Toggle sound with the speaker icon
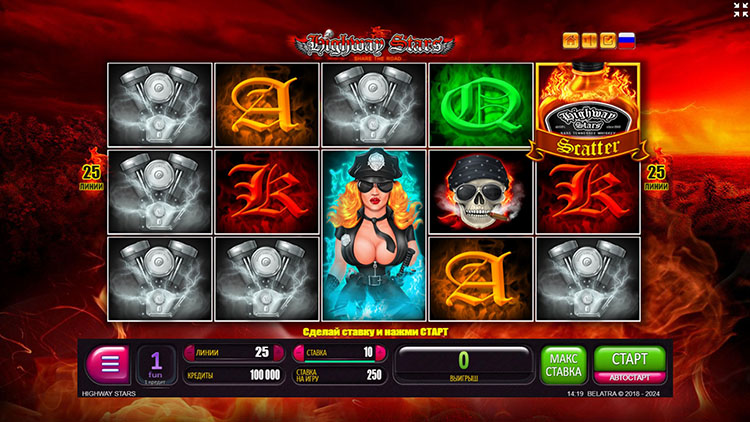 pos(589,41)
